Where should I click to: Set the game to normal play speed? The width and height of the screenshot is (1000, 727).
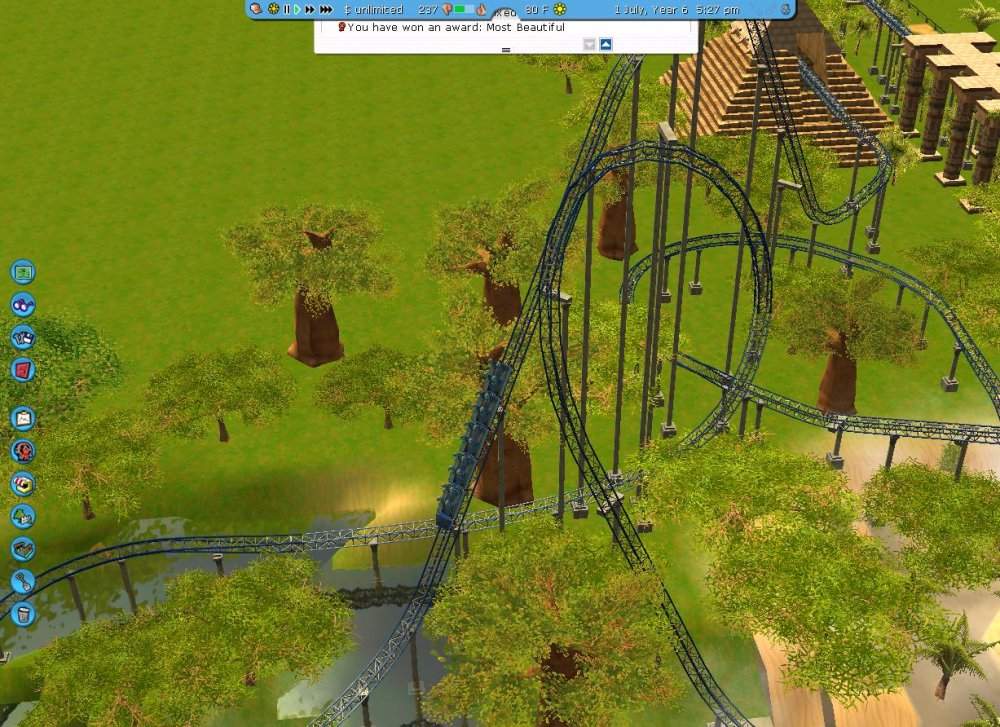click(x=297, y=9)
